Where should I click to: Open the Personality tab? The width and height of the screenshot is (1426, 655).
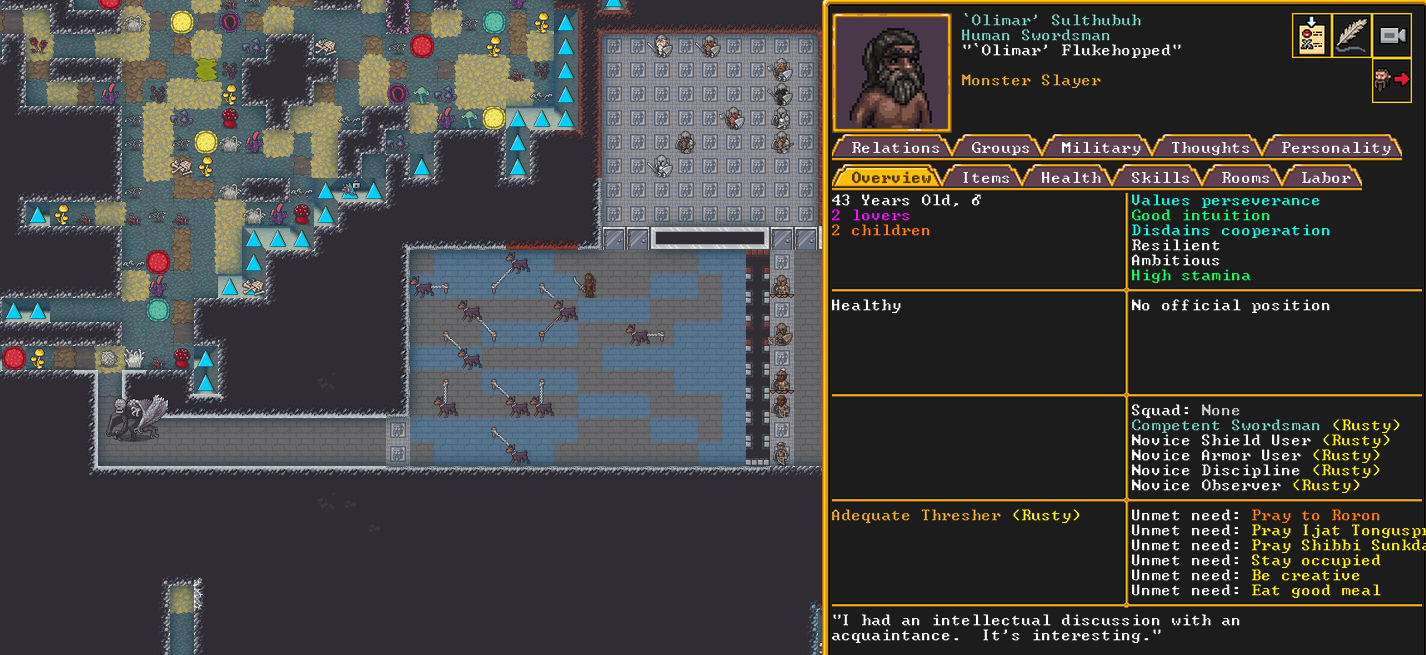(1335, 147)
